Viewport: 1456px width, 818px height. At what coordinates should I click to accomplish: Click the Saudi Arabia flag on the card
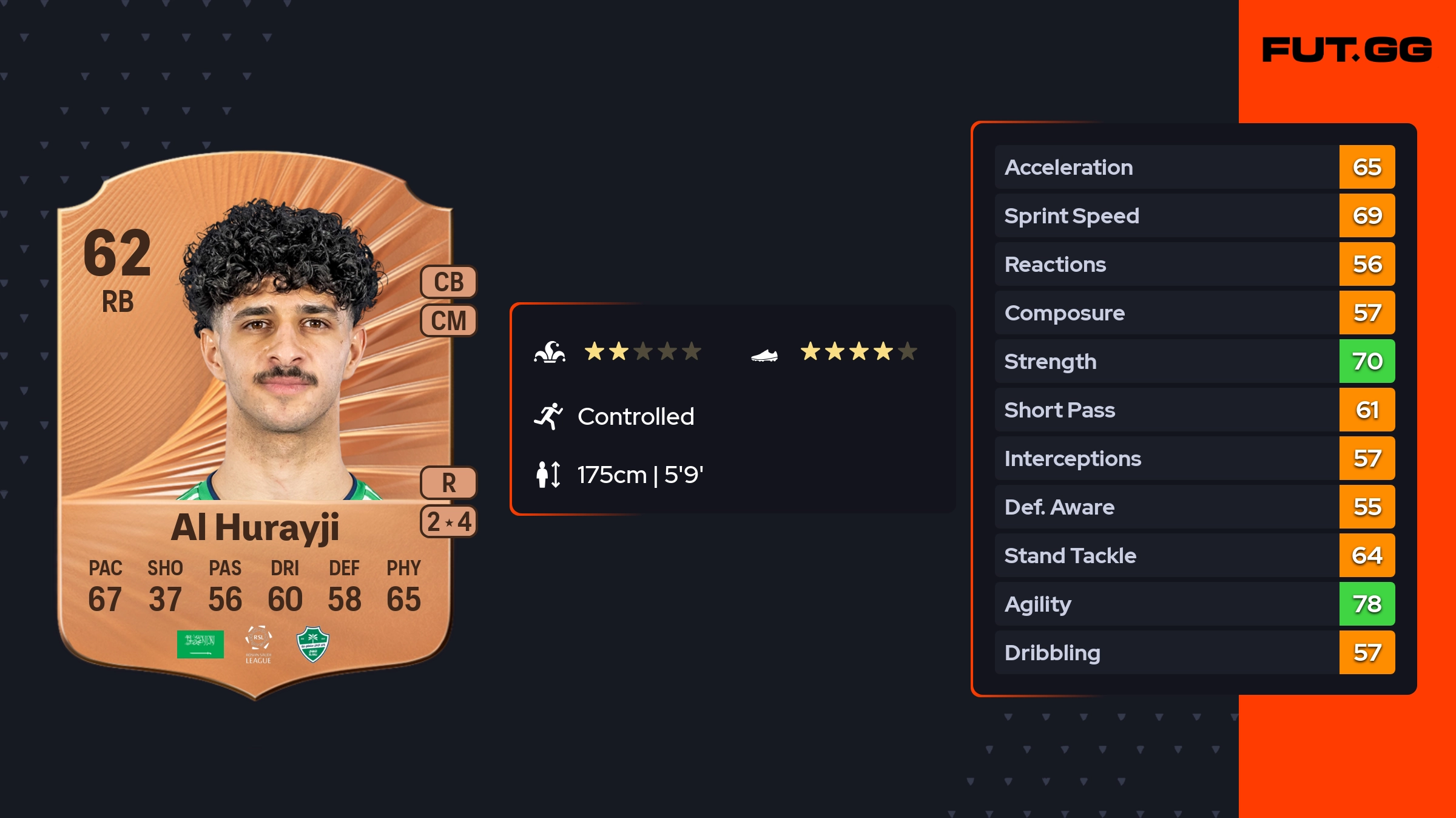click(x=200, y=644)
